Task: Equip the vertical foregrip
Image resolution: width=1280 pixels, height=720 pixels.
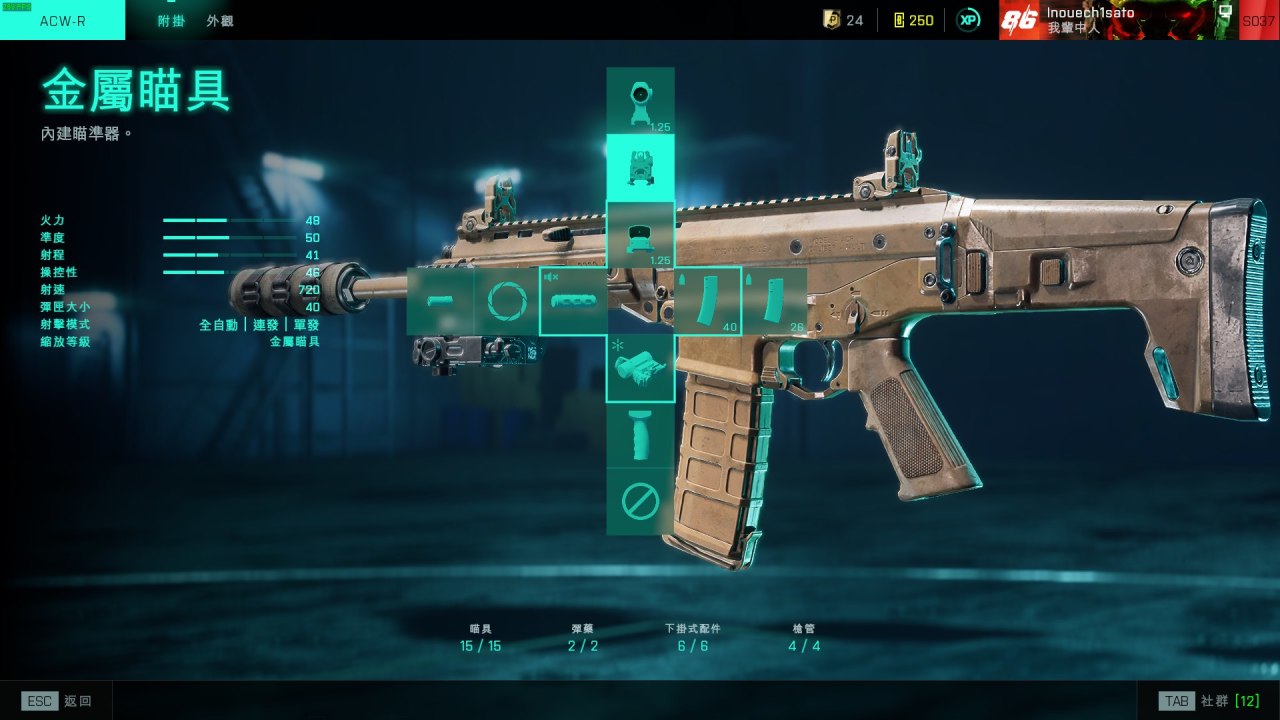Action: pos(640,434)
